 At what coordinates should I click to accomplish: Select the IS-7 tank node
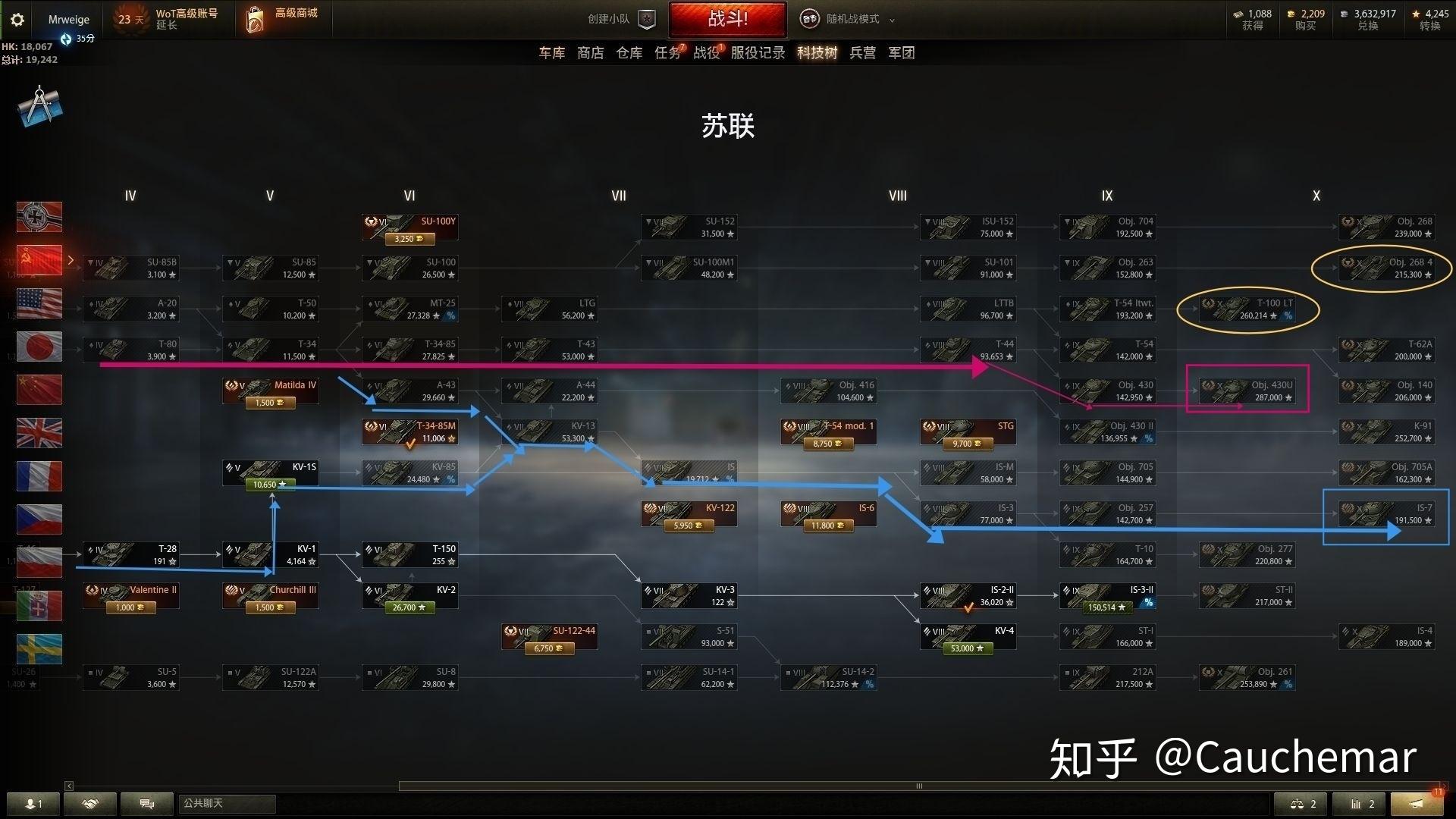click(1386, 513)
